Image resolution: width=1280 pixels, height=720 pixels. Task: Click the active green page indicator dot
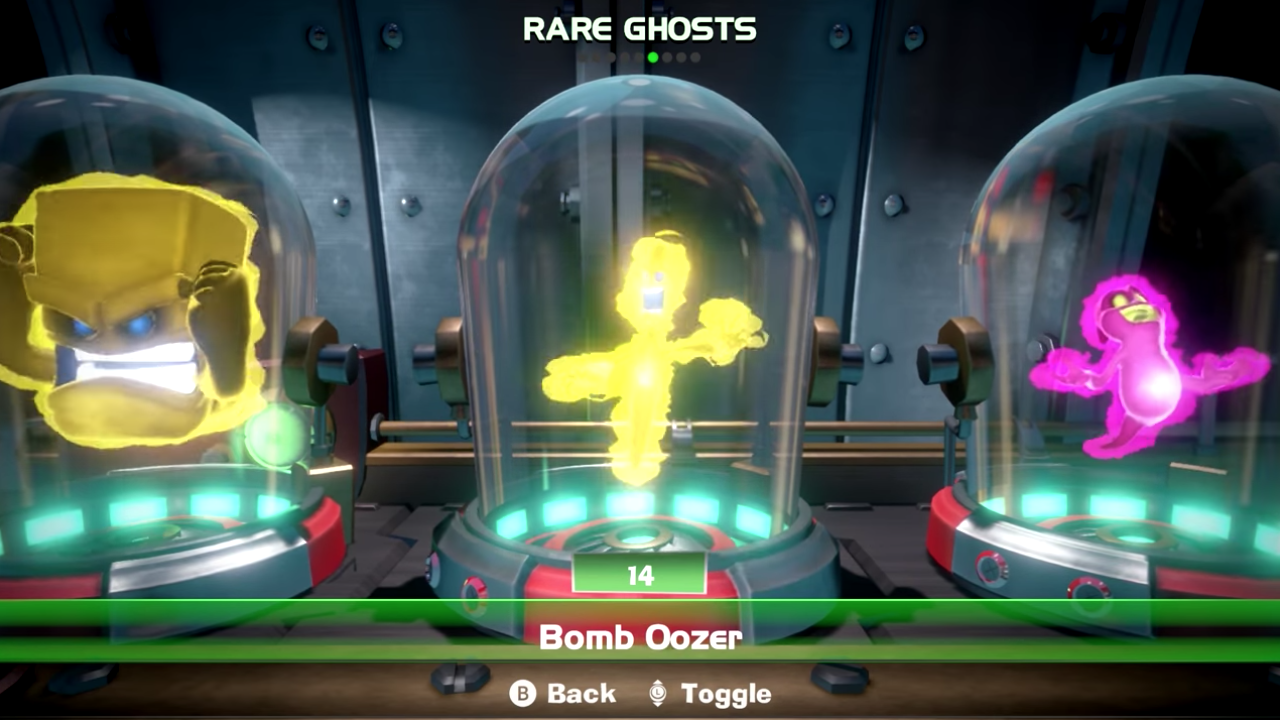tap(652, 57)
